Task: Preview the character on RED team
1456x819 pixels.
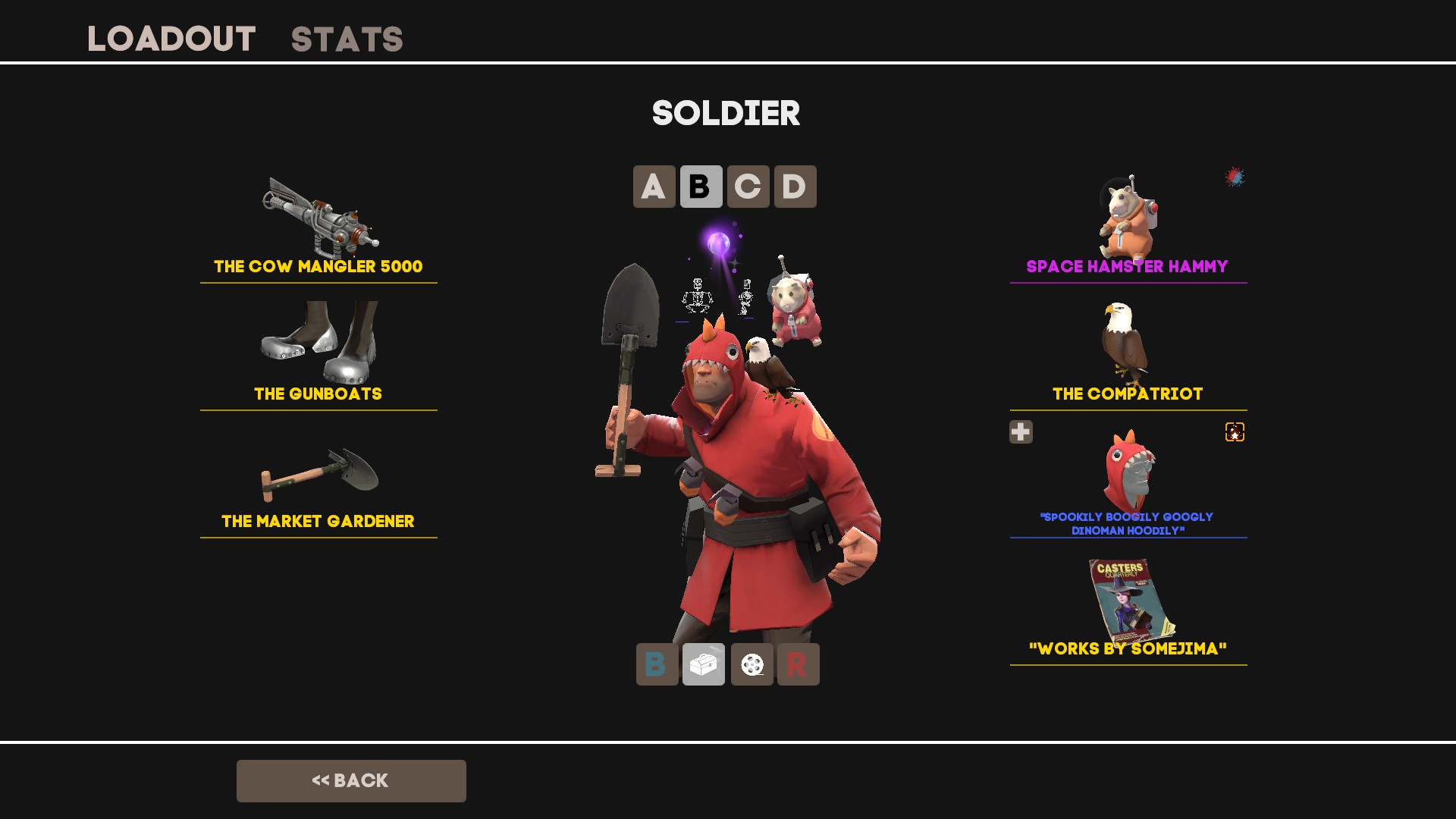Action: (798, 664)
